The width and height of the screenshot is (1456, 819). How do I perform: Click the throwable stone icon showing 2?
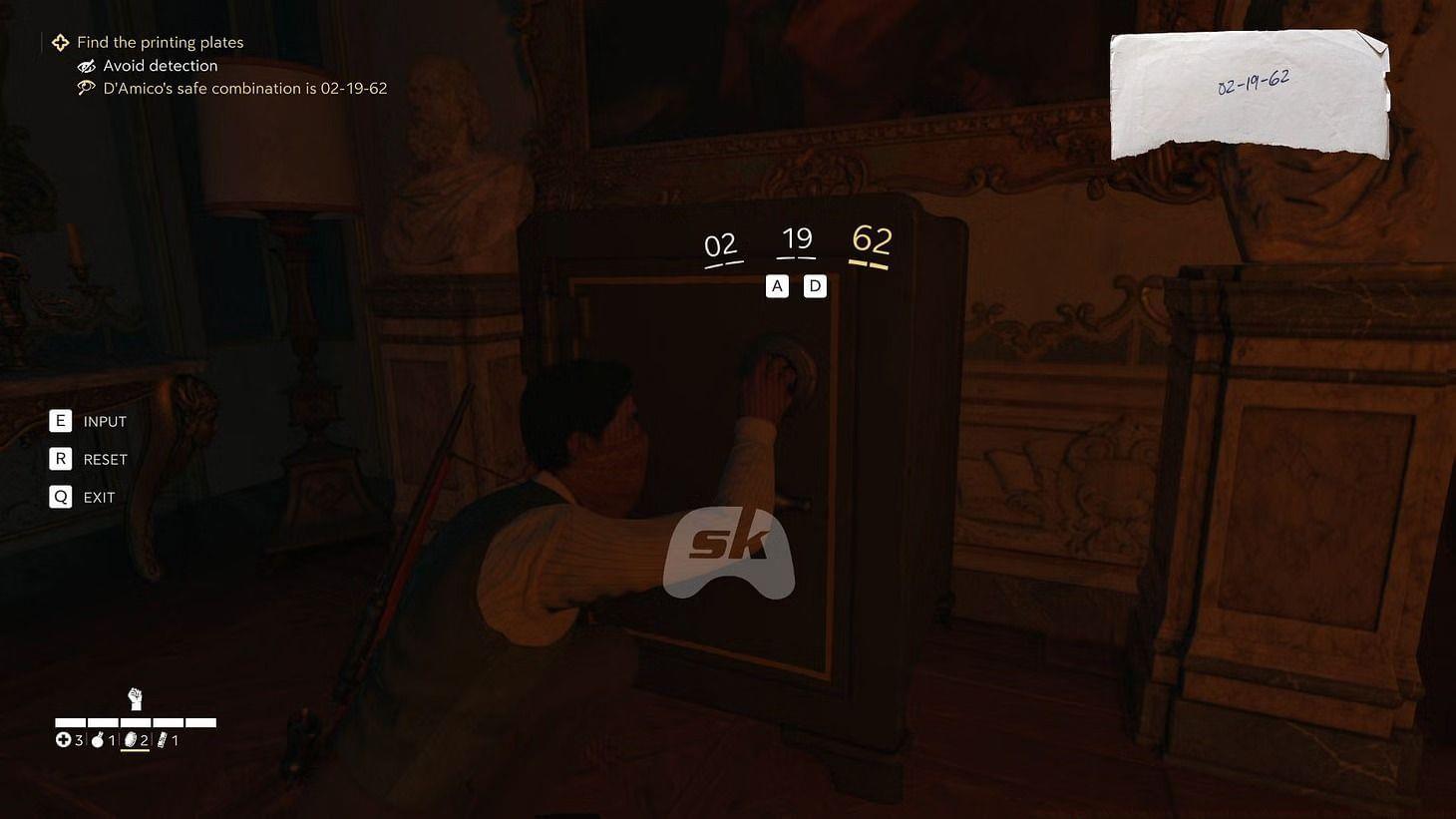132,739
